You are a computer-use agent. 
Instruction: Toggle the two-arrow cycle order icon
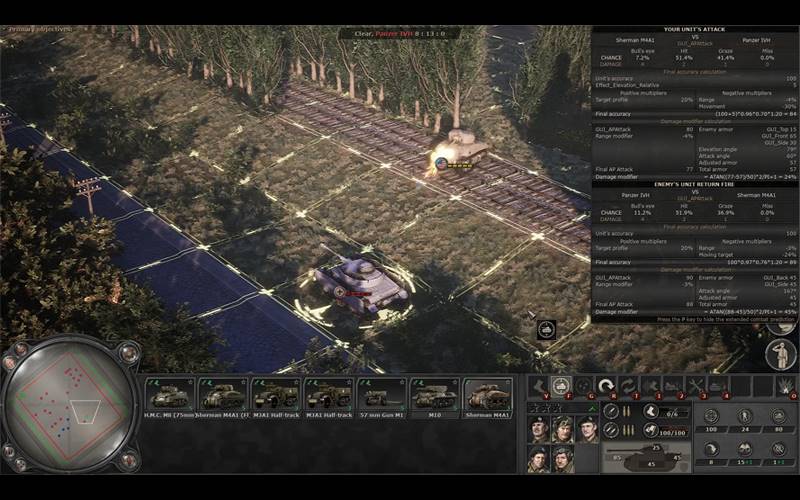(x=628, y=385)
